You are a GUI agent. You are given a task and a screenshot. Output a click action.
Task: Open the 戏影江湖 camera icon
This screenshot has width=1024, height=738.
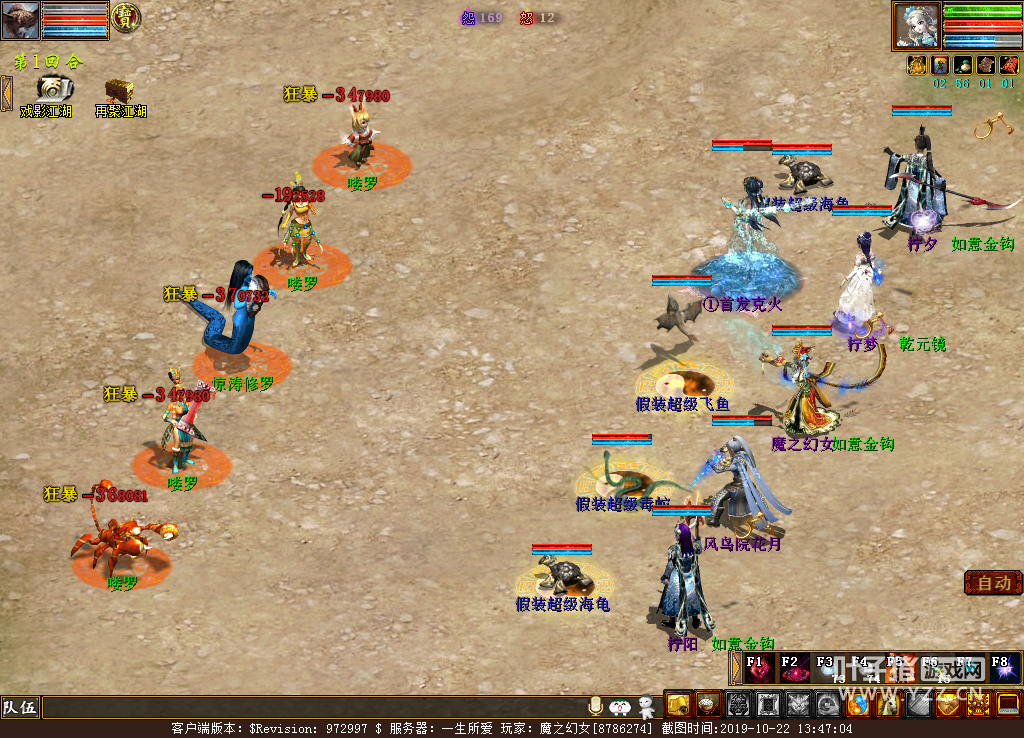(53, 90)
